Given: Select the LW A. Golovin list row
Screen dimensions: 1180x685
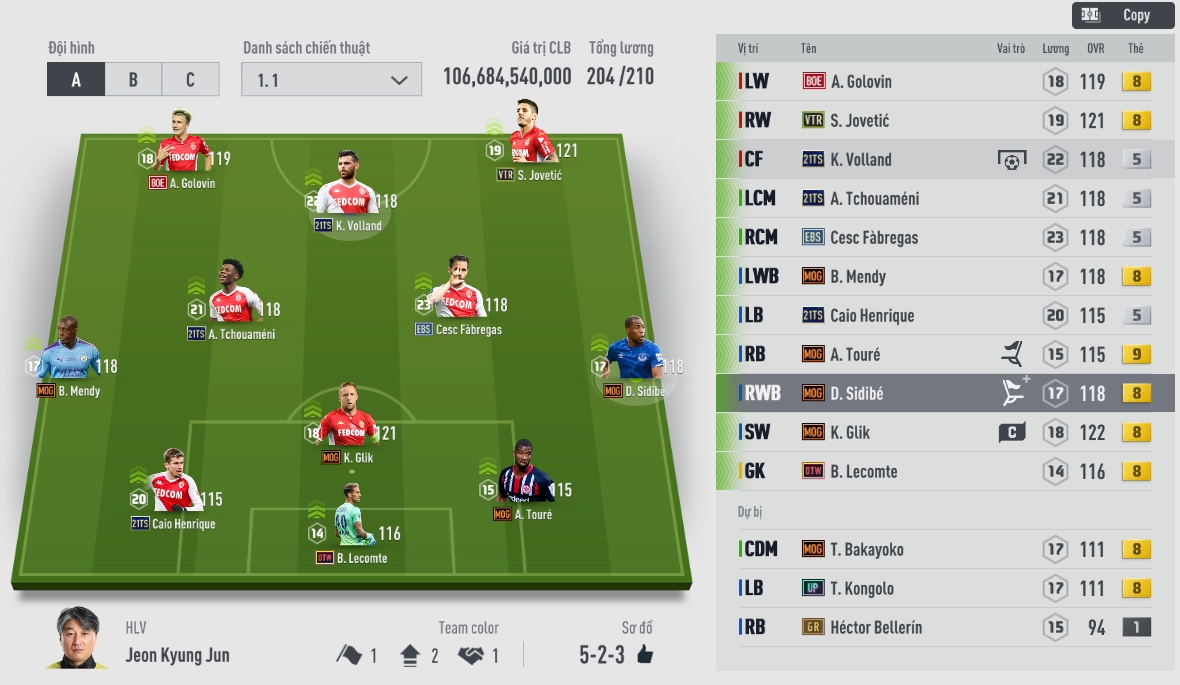Looking at the screenshot, I should click(945, 82).
